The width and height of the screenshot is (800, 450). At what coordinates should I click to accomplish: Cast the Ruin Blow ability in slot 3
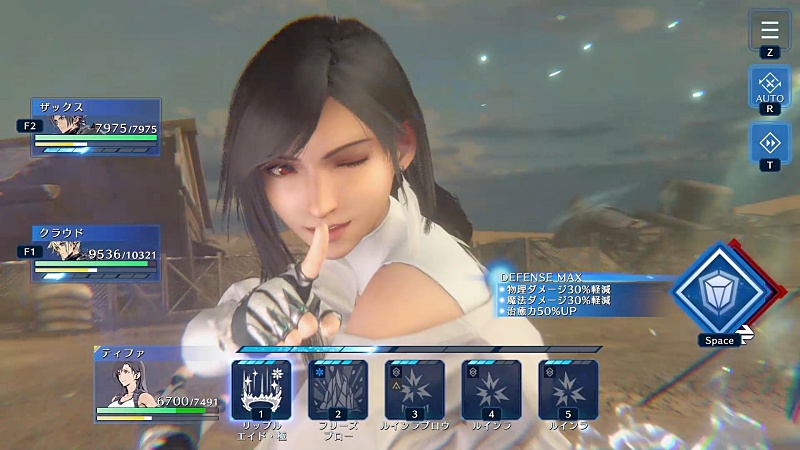click(415, 389)
